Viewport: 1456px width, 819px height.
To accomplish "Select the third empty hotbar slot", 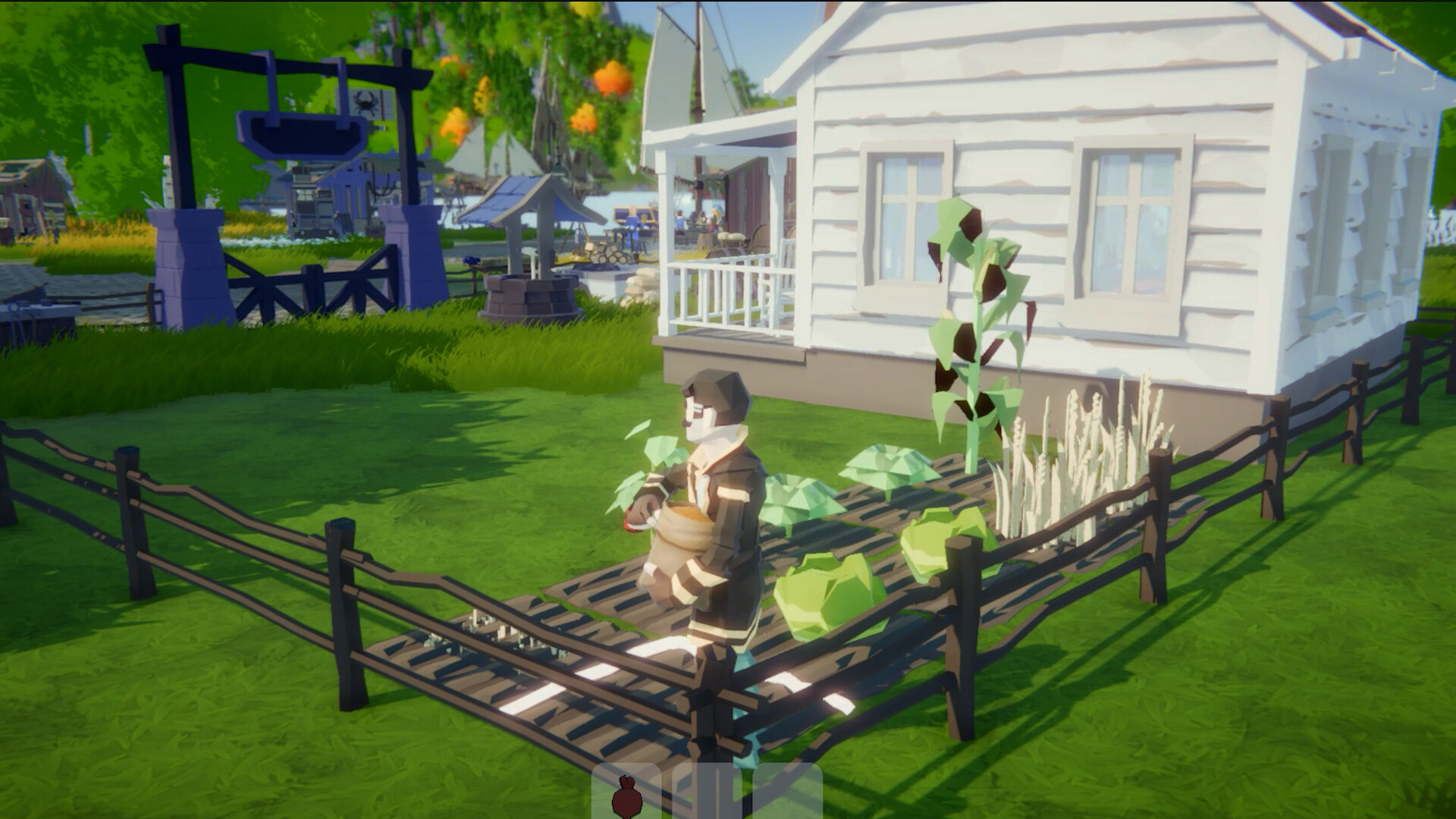I will [800, 792].
